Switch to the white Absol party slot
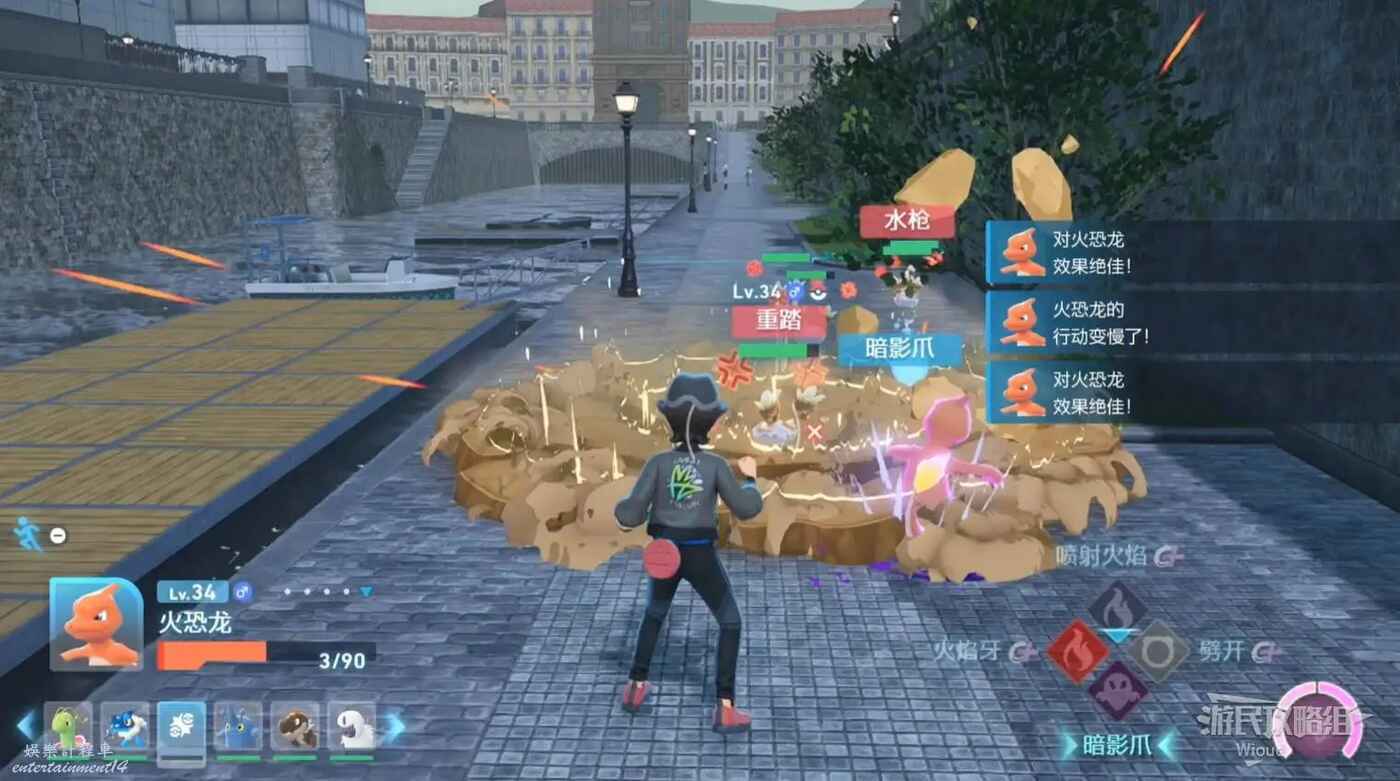 (352, 726)
